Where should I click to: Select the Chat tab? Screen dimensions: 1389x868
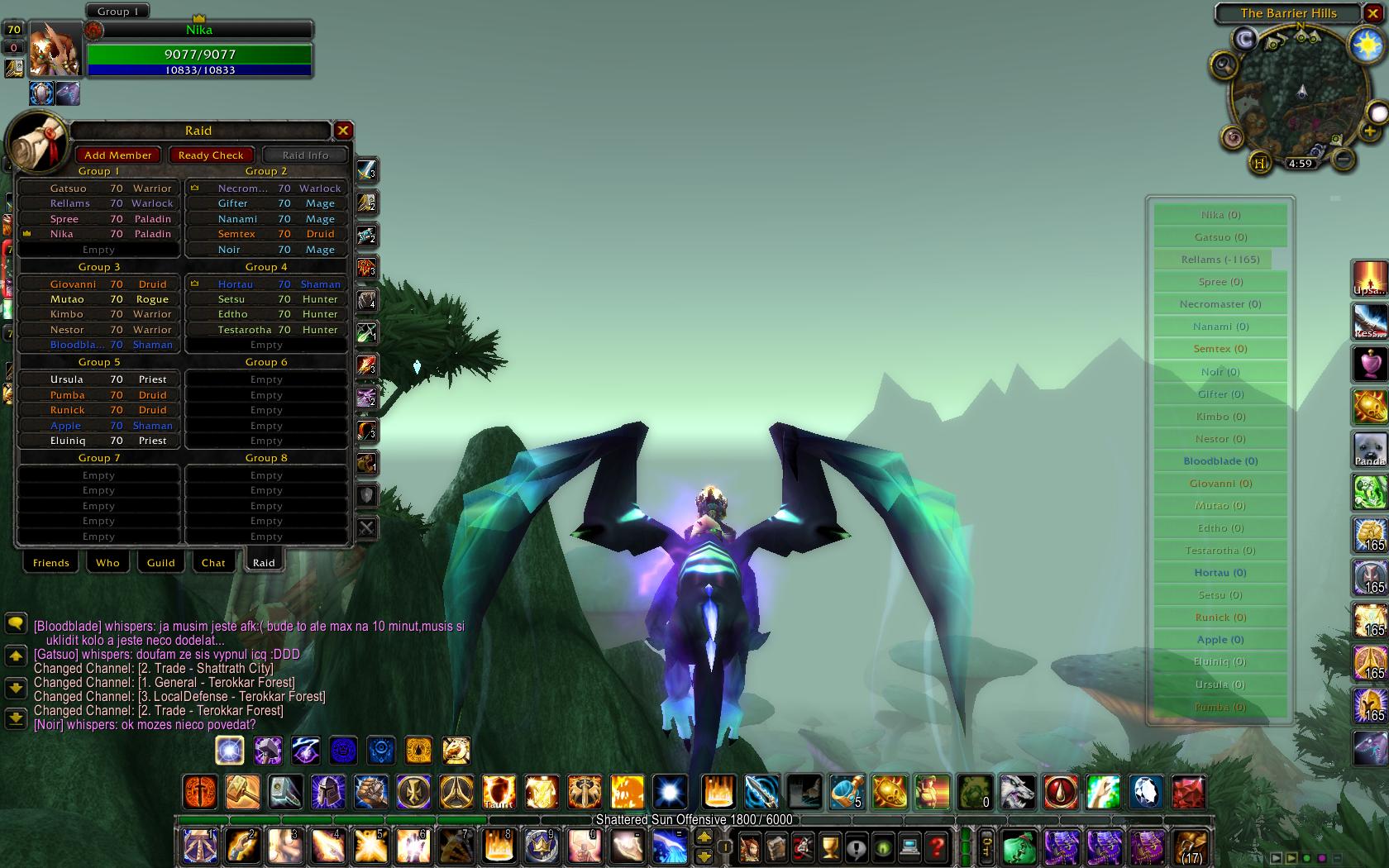tap(213, 563)
